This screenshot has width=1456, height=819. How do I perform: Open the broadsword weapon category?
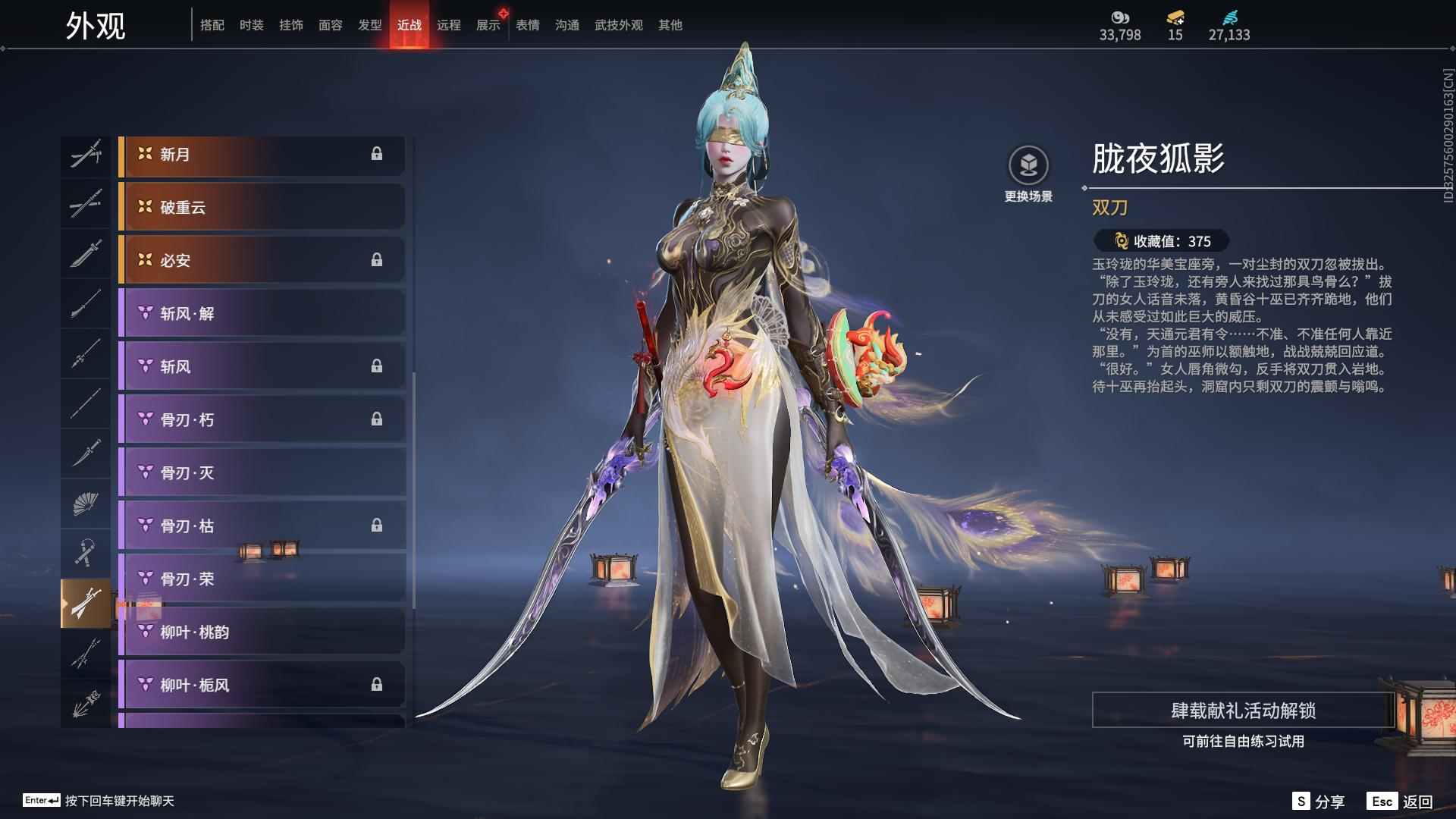(x=86, y=254)
